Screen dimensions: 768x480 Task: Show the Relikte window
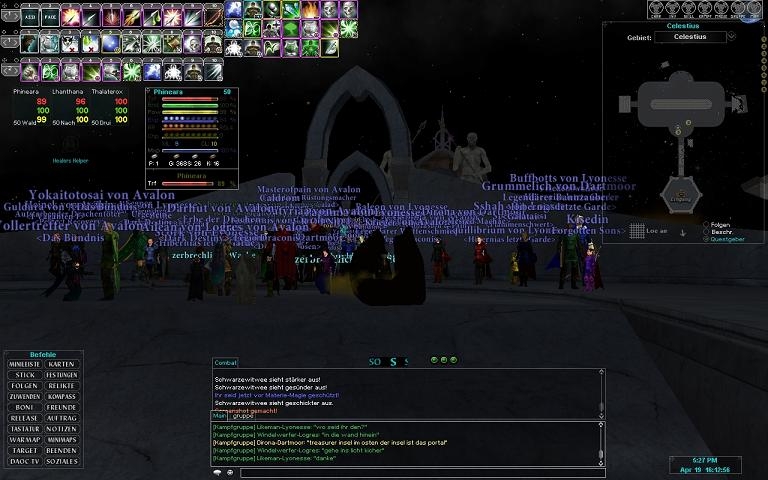[x=61, y=386]
